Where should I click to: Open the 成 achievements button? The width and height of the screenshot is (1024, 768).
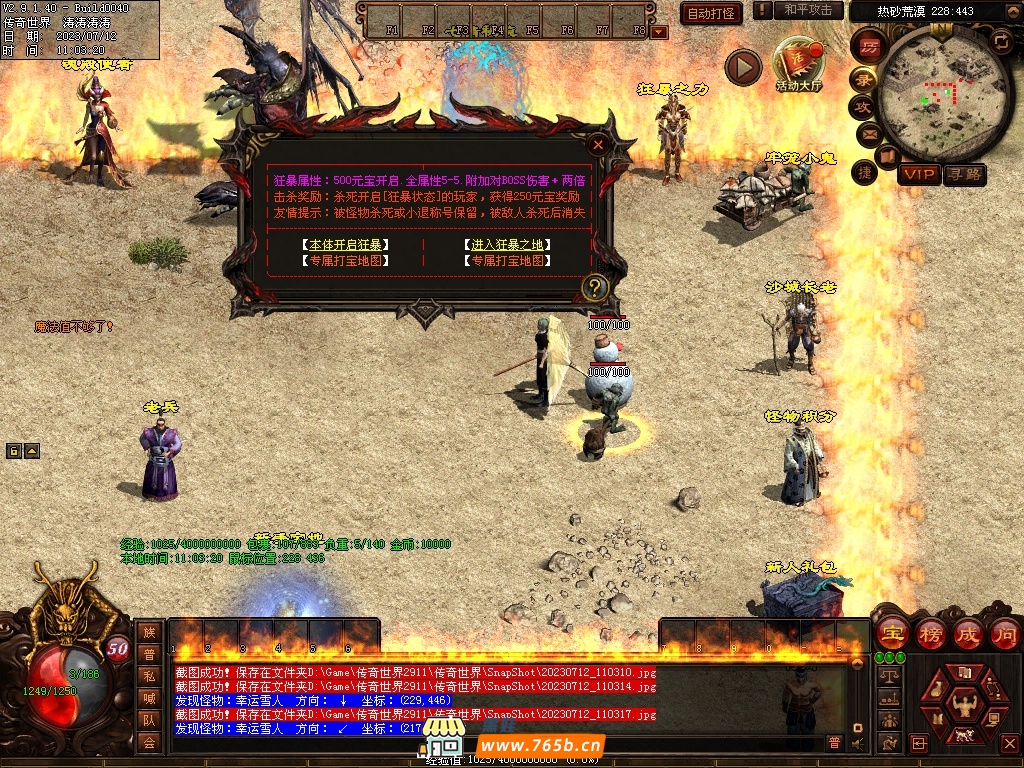(967, 633)
